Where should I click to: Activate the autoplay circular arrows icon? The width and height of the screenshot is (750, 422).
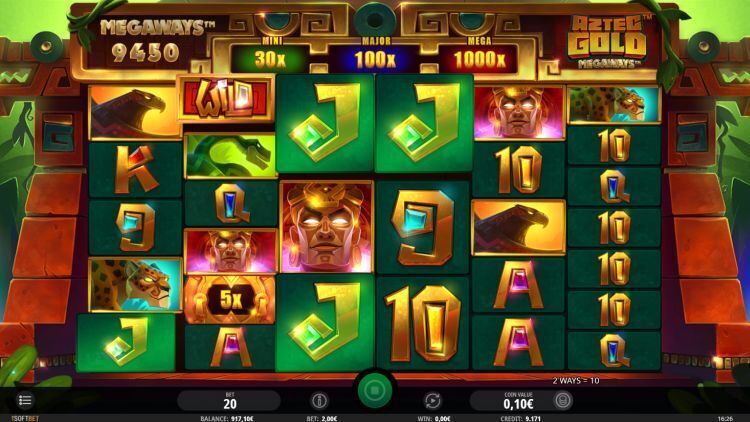433,400
